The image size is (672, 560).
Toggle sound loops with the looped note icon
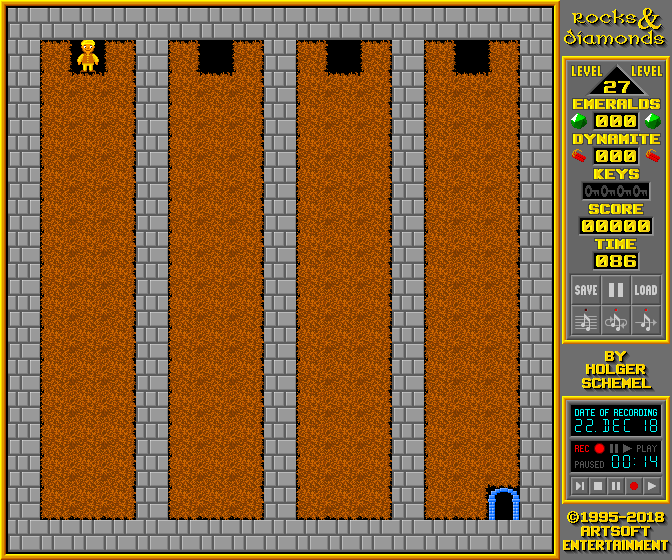pos(616,320)
